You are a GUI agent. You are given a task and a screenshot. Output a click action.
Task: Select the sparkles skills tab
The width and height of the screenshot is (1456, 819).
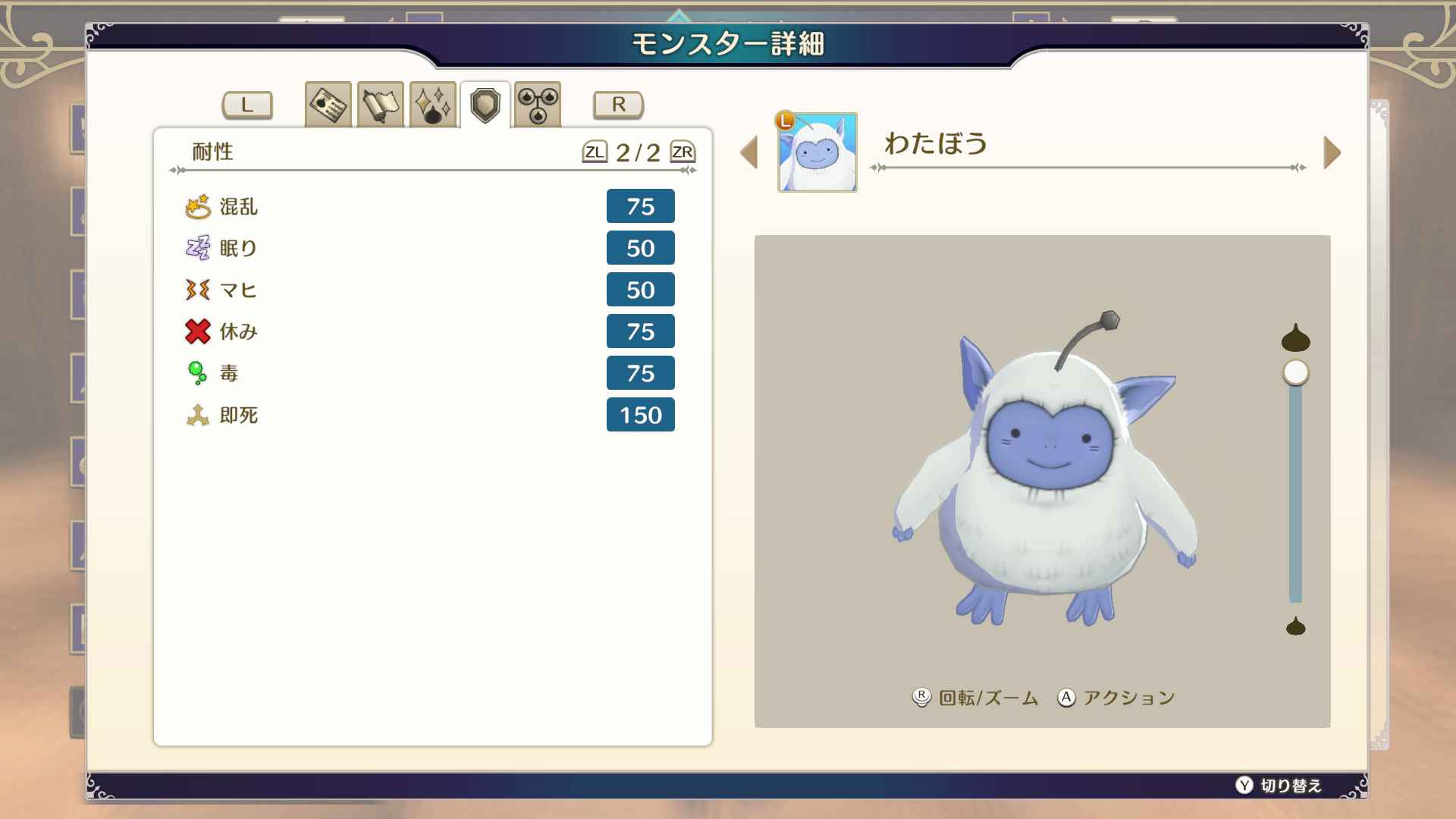432,105
